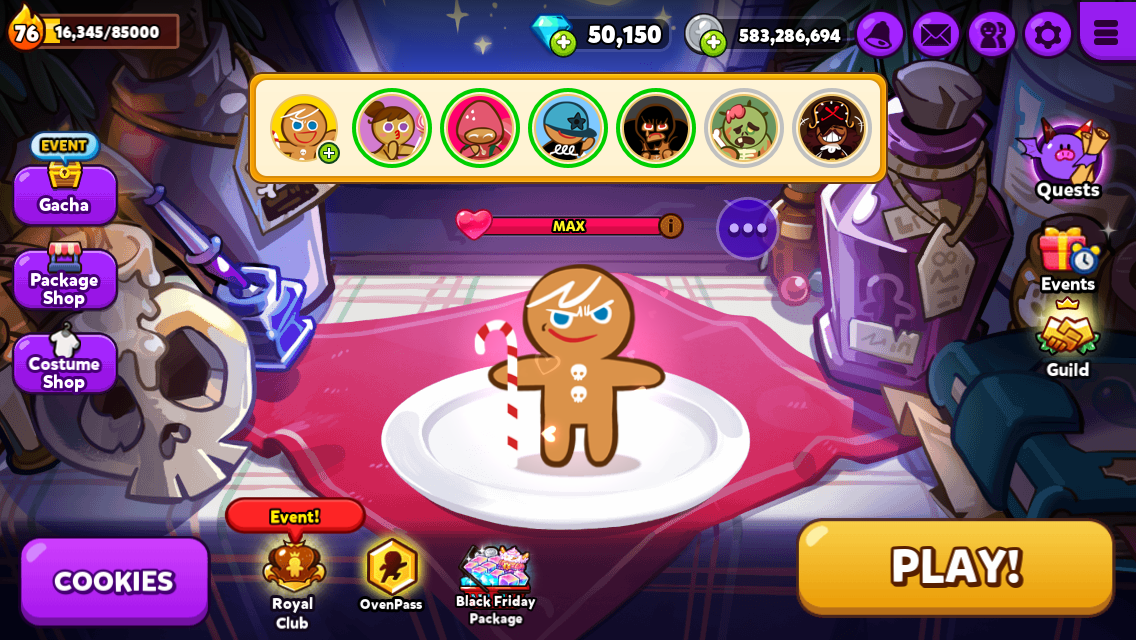Open the Cookies collection

click(114, 581)
